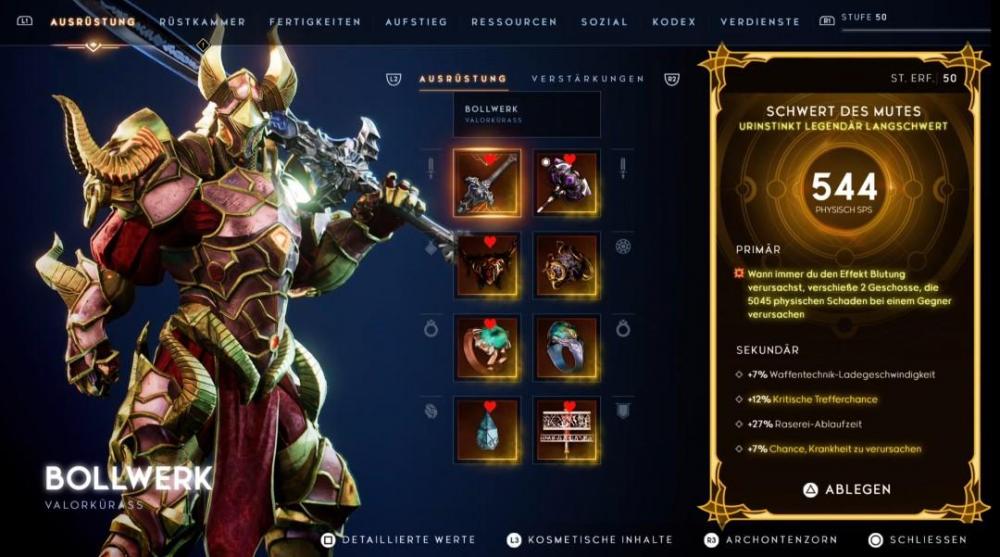Select the tentacled armor component slot

566,266
